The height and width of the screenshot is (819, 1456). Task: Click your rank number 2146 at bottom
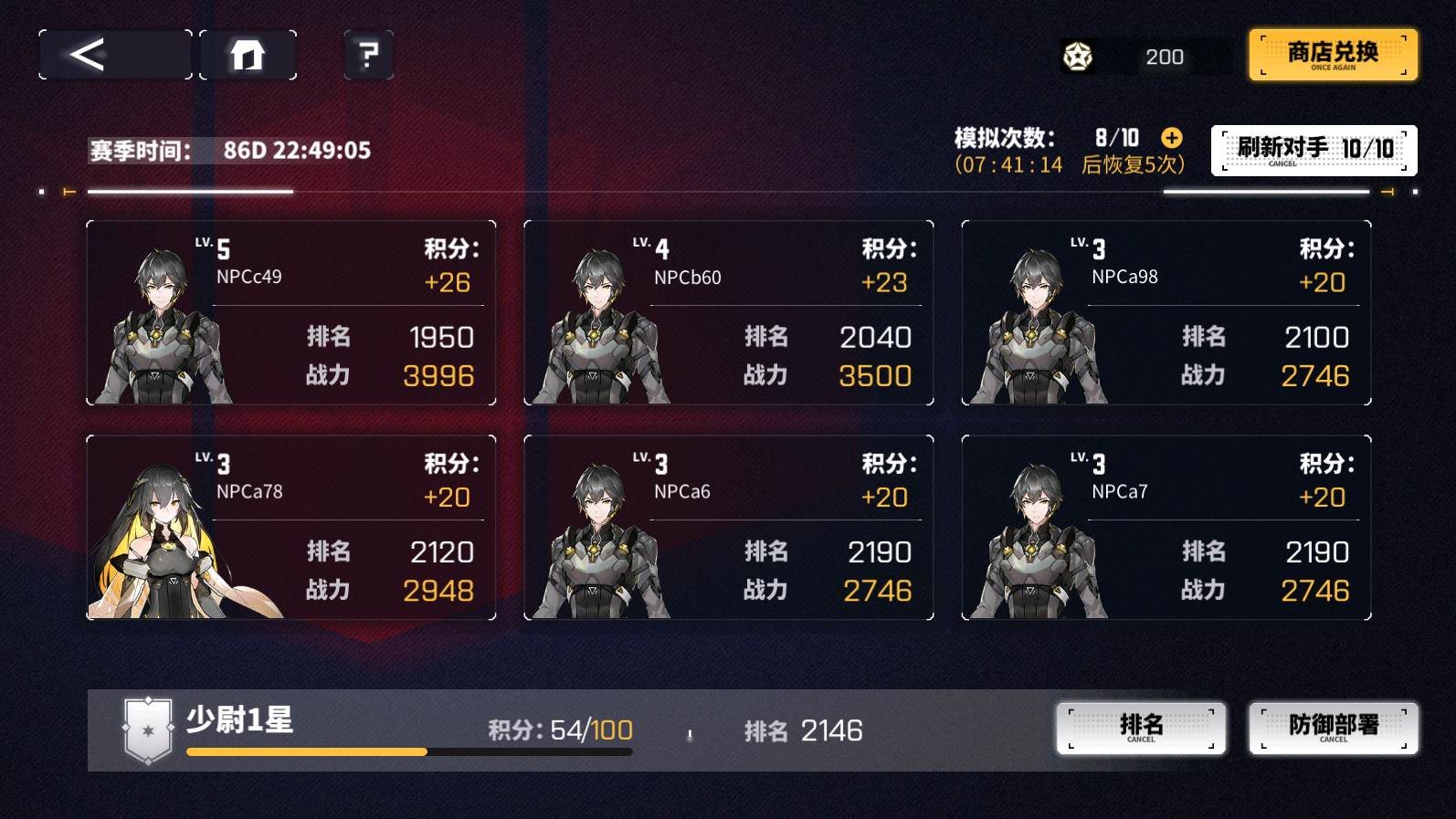832,730
